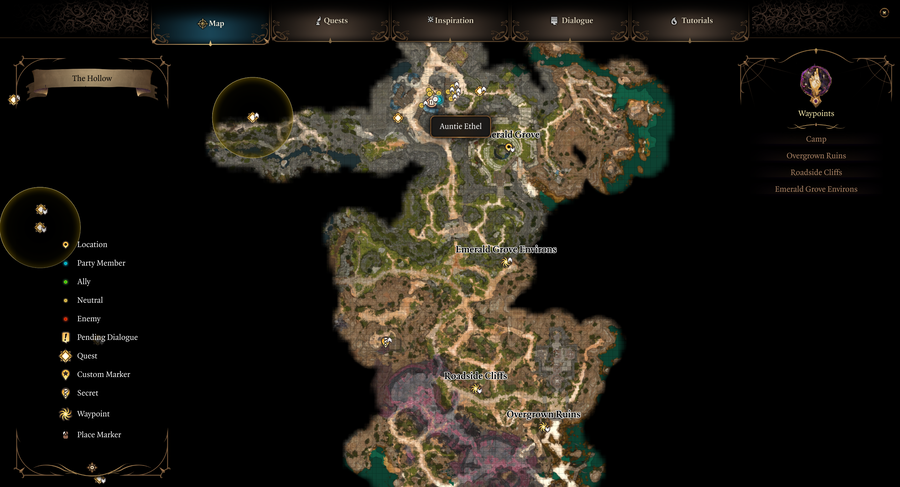
Task: Select the Dialogue tab
Action: pyautogui.click(x=571, y=21)
